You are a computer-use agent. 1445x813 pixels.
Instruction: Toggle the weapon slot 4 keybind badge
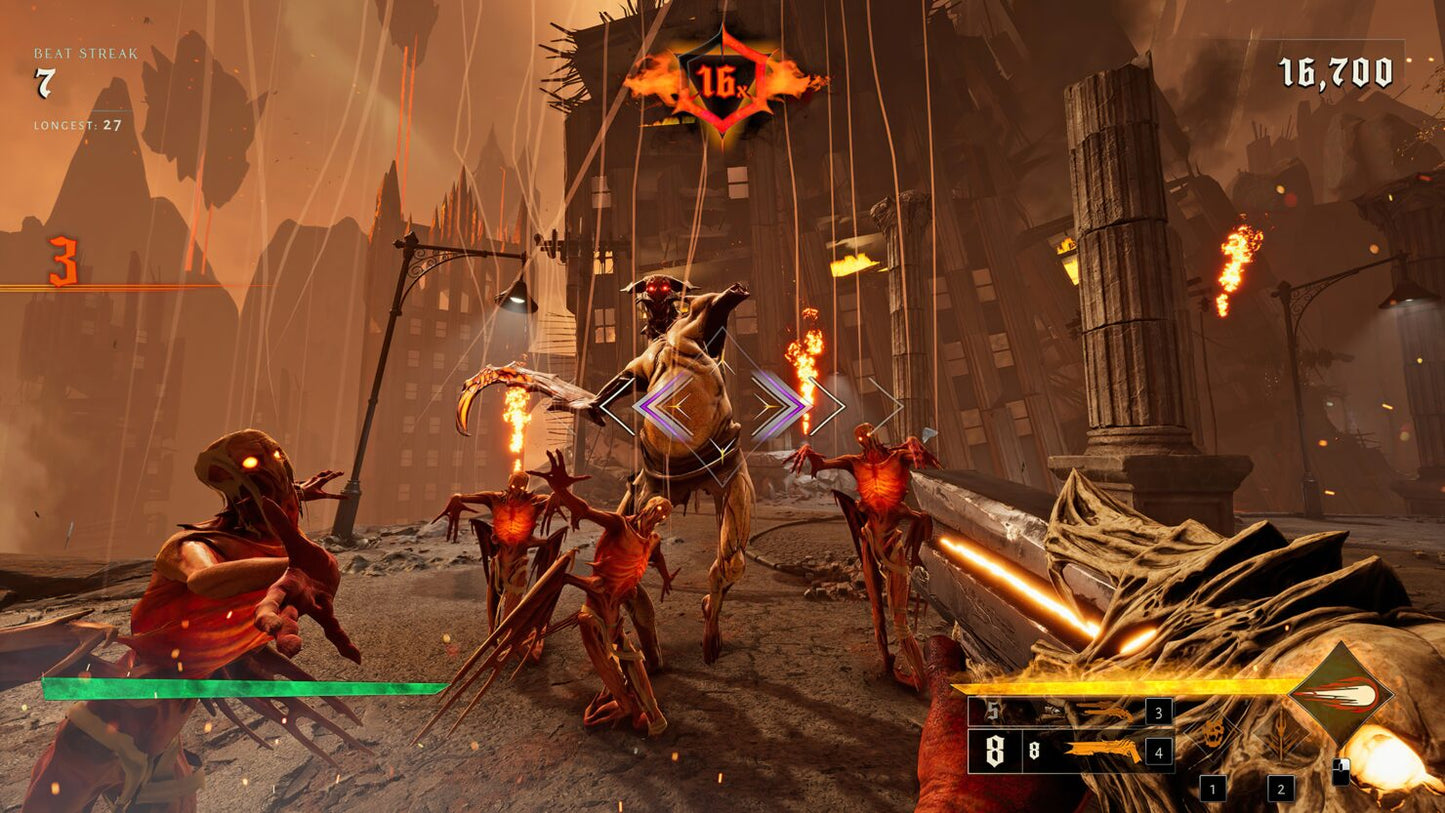[x=1158, y=752]
